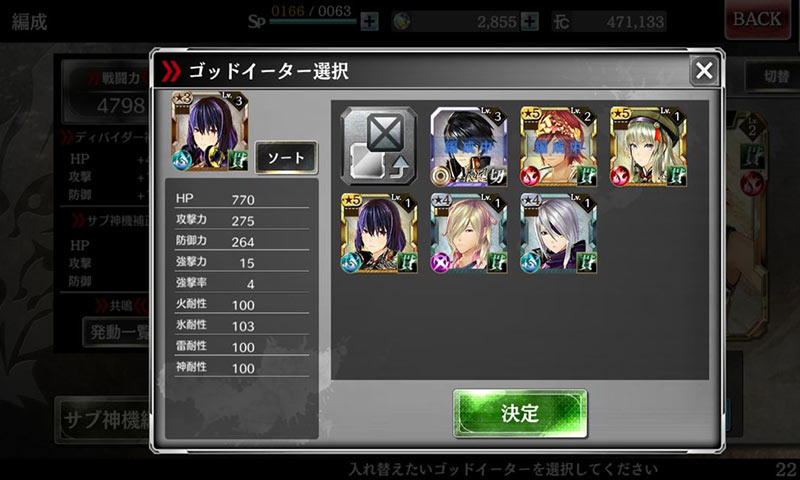Choose the purple-haired ★5 character in the grid
Viewport: 800px width, 480px height.
(x=379, y=234)
